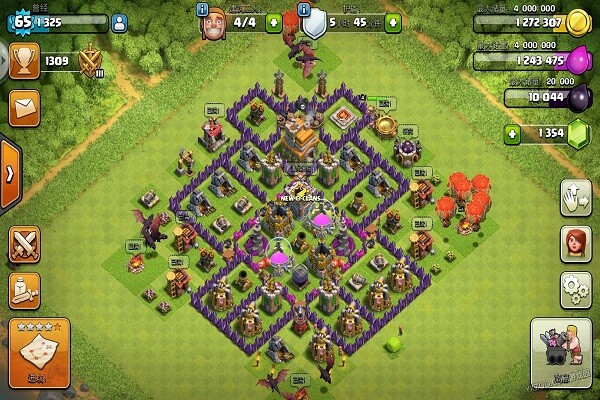The image size is (600, 400).
Task: Open the army overview scroll button
Action: [x=24, y=290]
